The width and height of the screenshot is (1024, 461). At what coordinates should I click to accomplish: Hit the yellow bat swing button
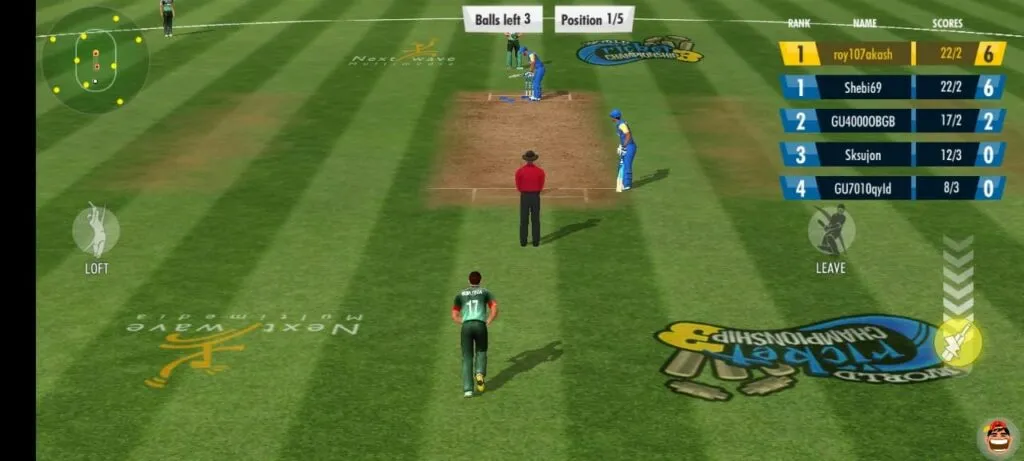coord(957,343)
